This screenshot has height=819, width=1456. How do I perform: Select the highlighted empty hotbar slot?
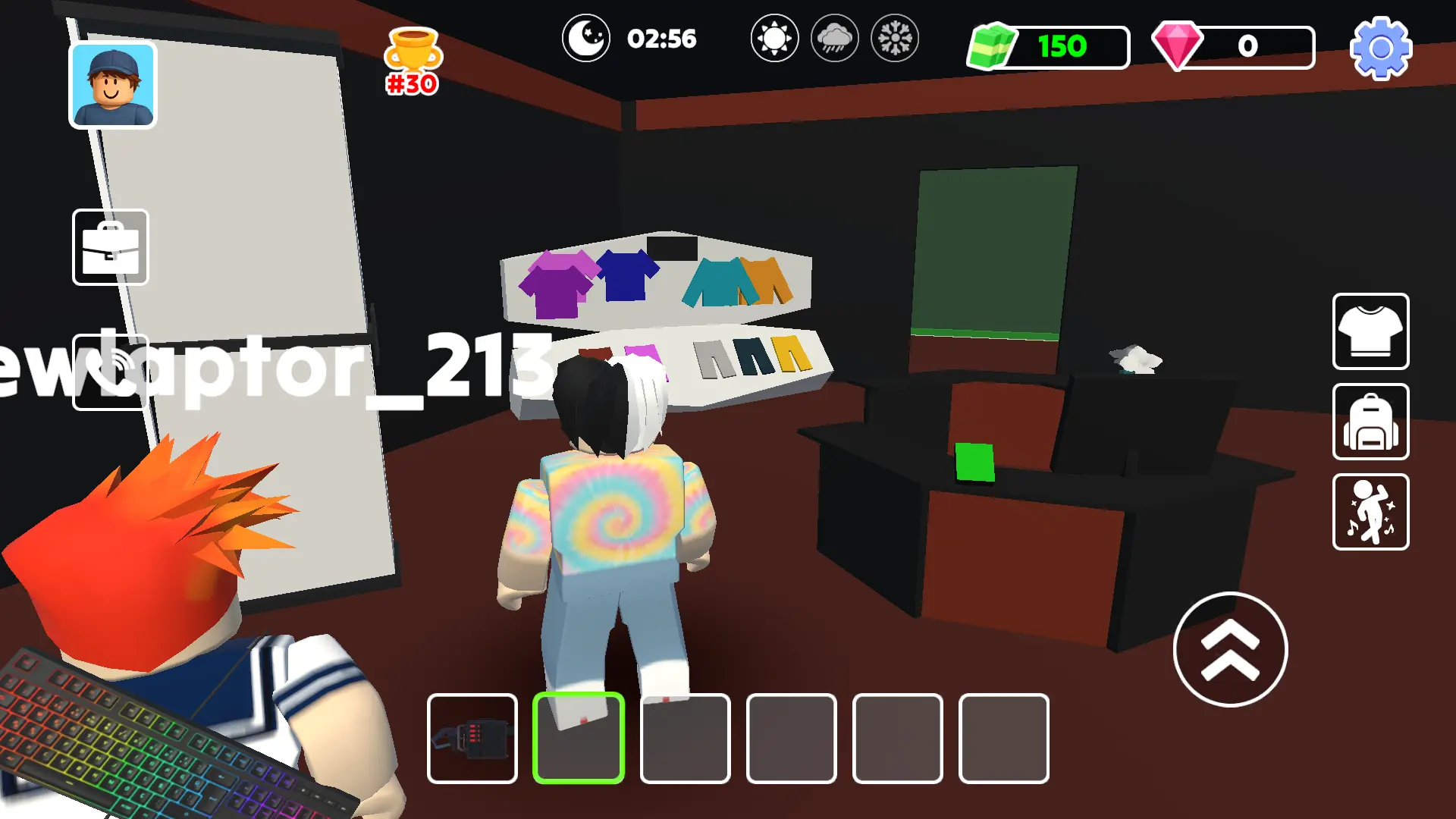(578, 738)
